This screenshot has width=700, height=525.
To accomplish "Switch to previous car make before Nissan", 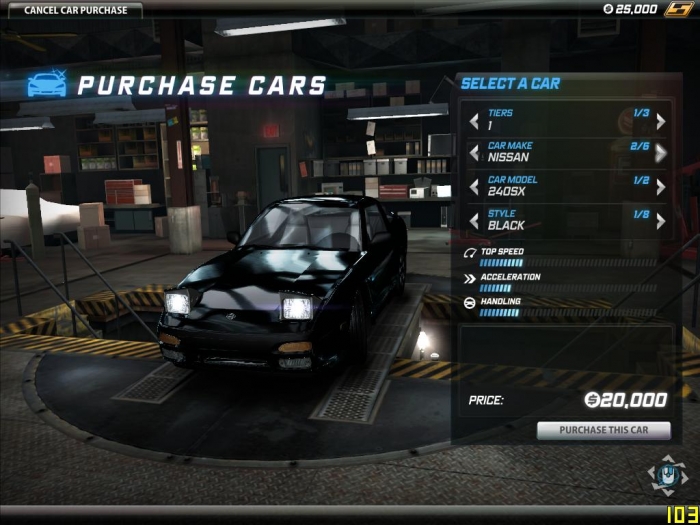I will coord(474,153).
